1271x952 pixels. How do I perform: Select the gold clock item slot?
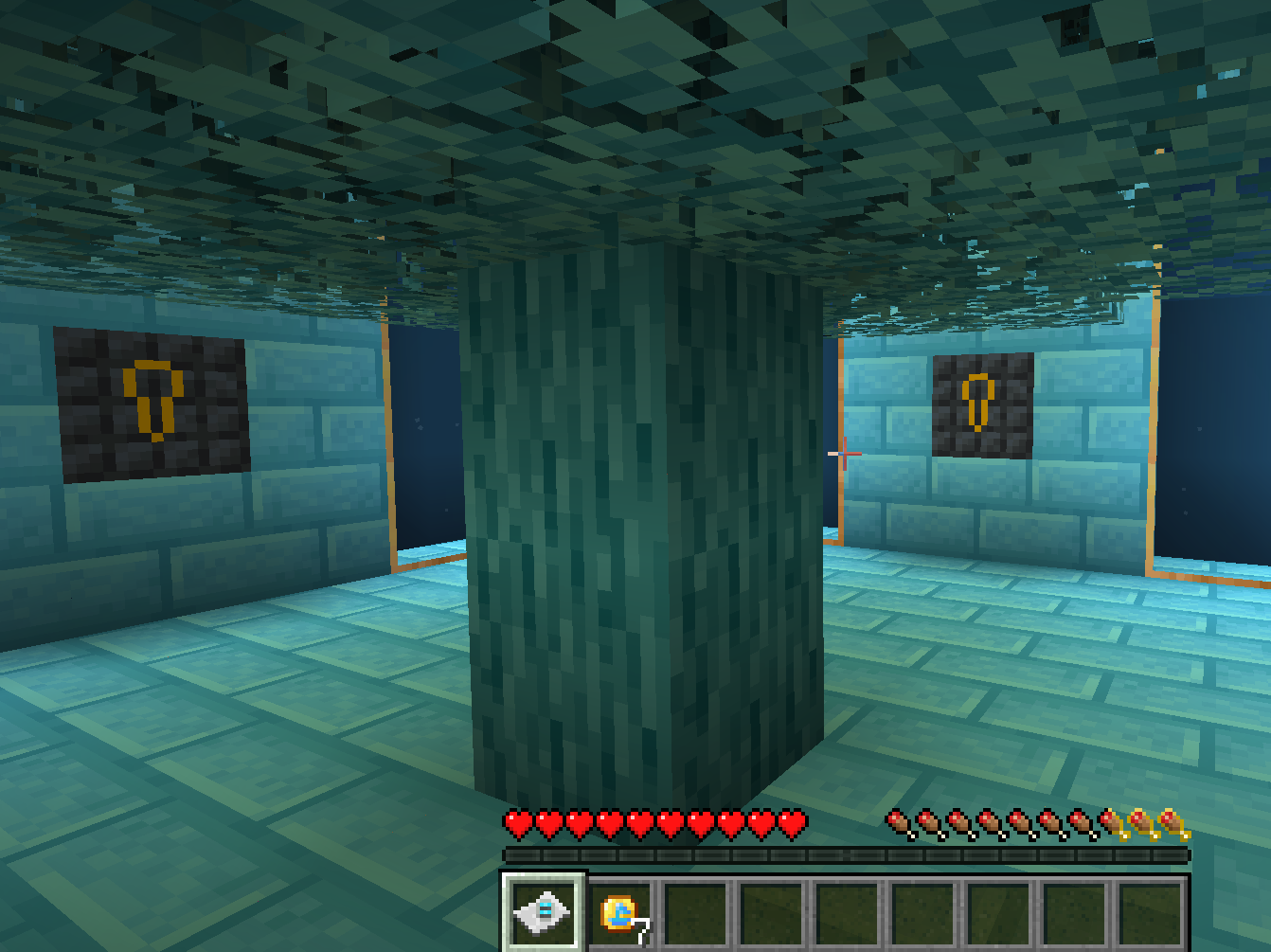click(620, 914)
